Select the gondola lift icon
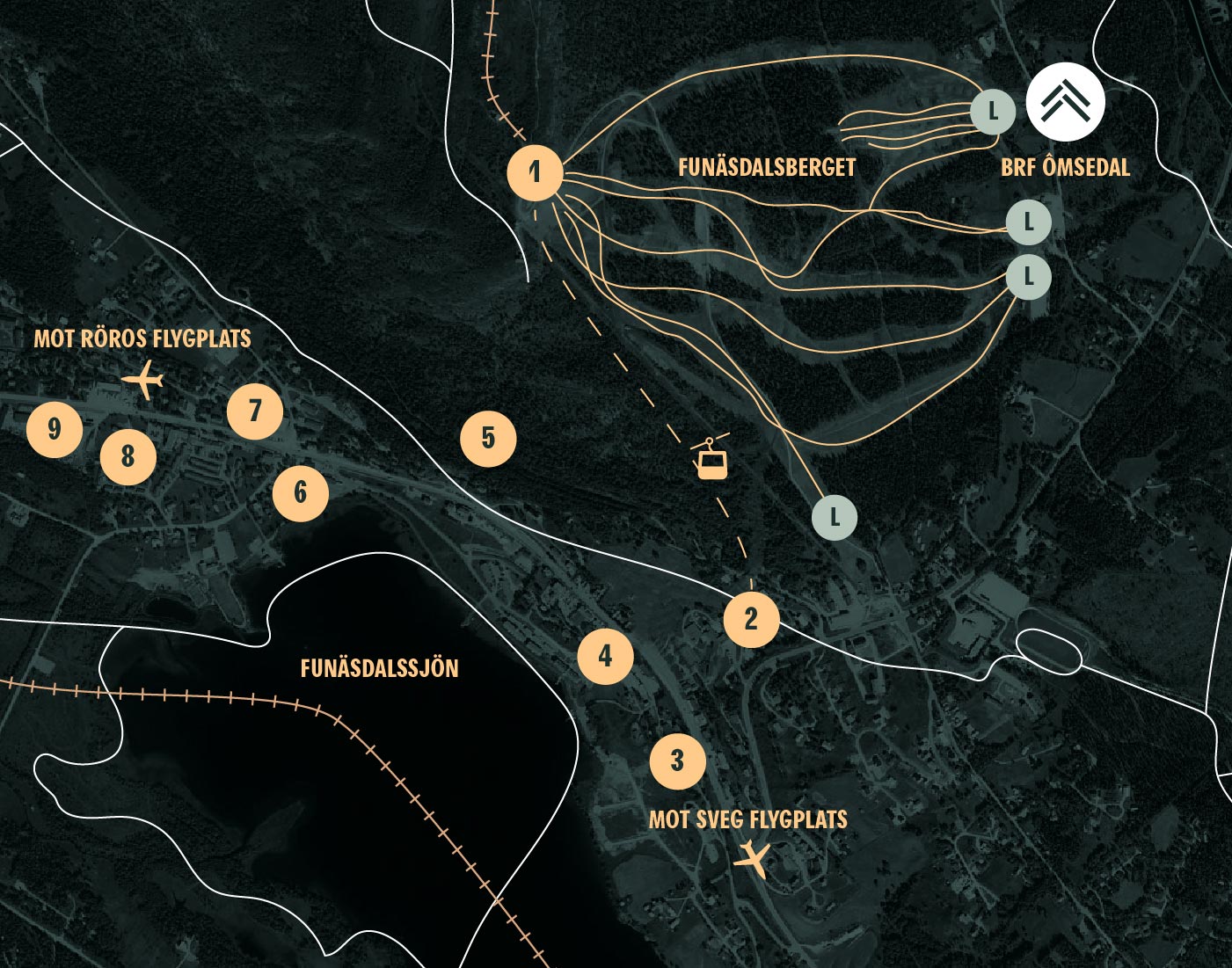1232x968 pixels. pyautogui.click(x=711, y=457)
